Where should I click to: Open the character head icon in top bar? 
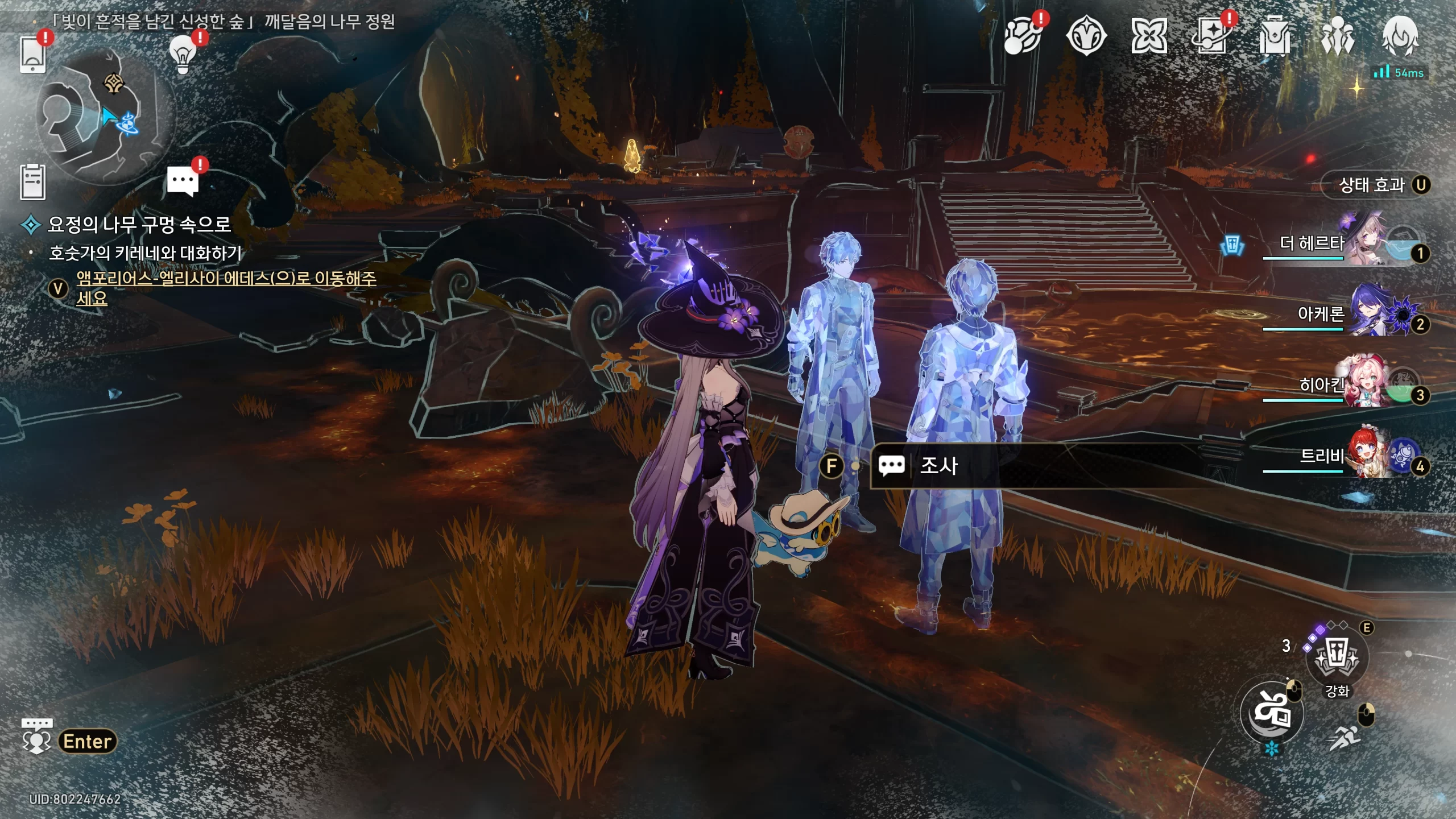(x=1400, y=36)
